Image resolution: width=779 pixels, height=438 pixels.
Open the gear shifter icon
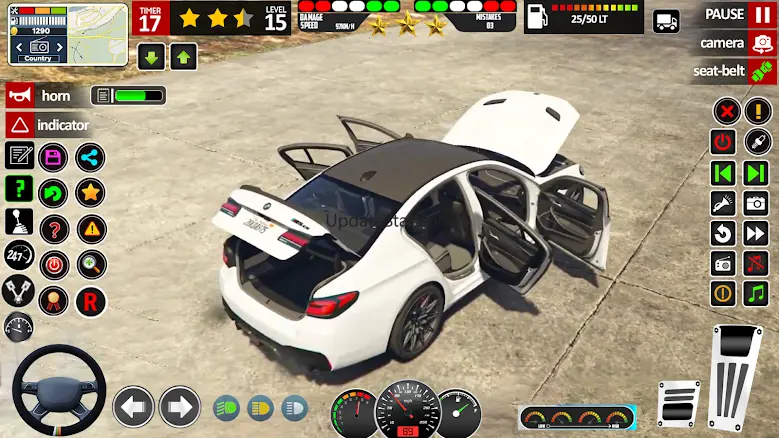coord(19,222)
